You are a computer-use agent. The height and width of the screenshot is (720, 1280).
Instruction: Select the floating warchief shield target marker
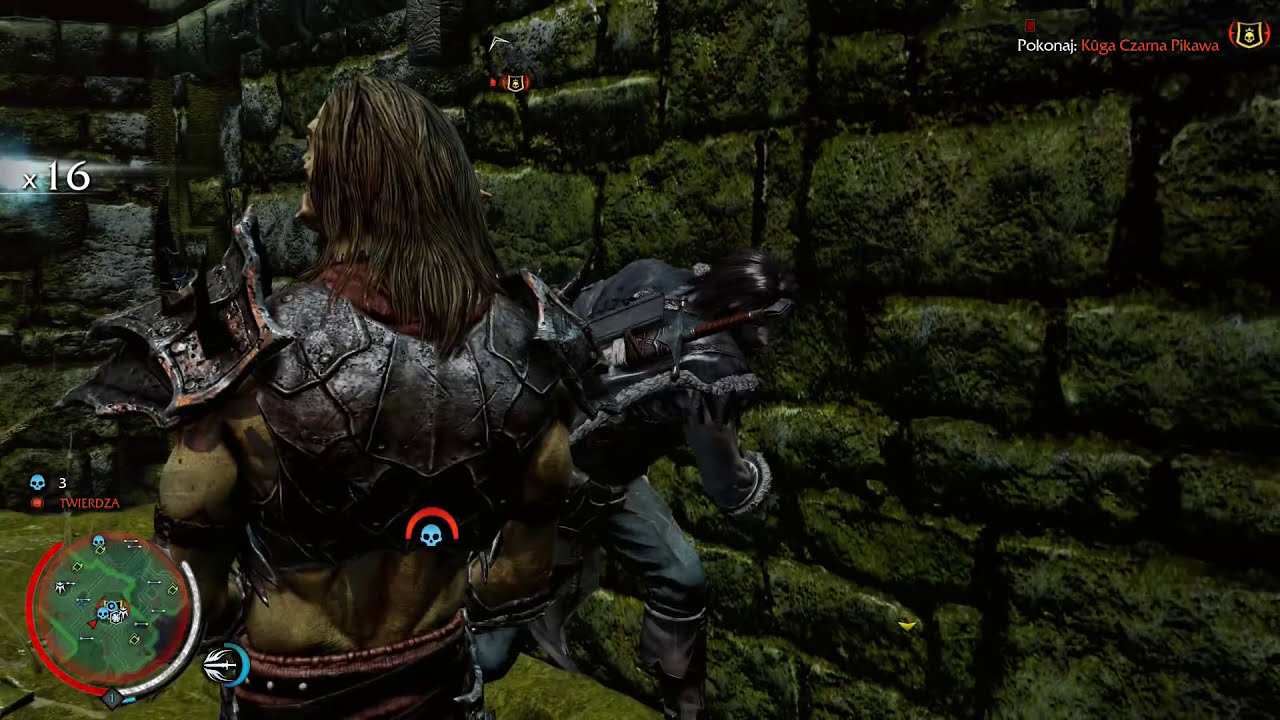(x=515, y=83)
